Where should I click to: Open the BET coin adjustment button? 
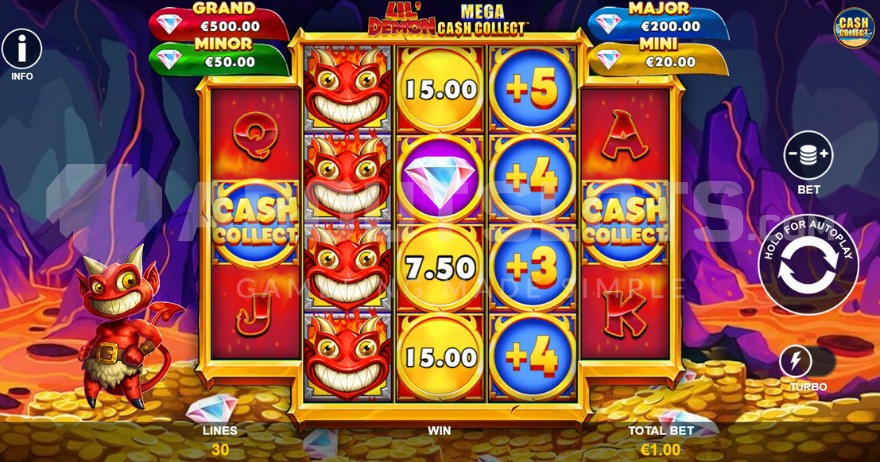(x=809, y=157)
